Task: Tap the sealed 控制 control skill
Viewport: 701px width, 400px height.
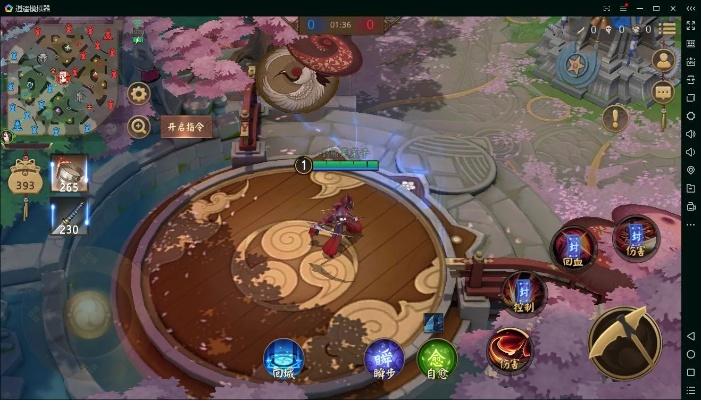Action: point(523,294)
